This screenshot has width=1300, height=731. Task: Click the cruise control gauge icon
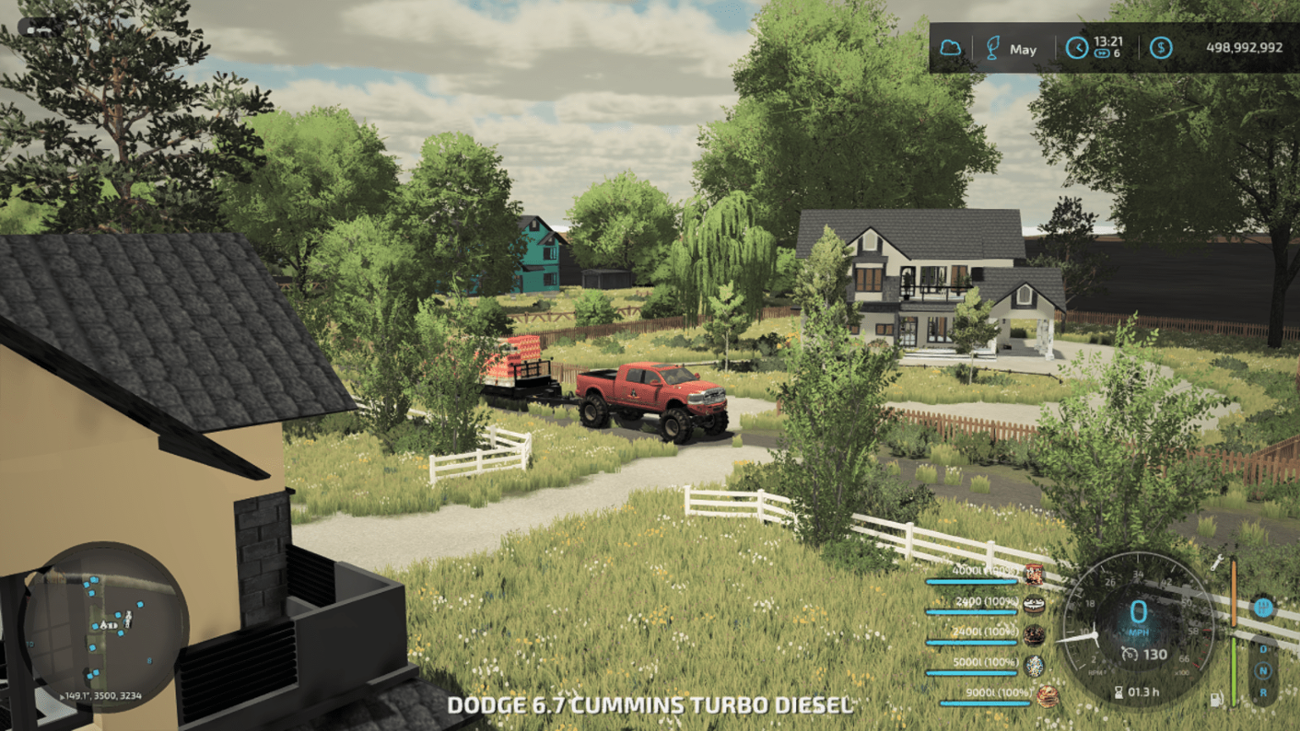click(x=1130, y=653)
